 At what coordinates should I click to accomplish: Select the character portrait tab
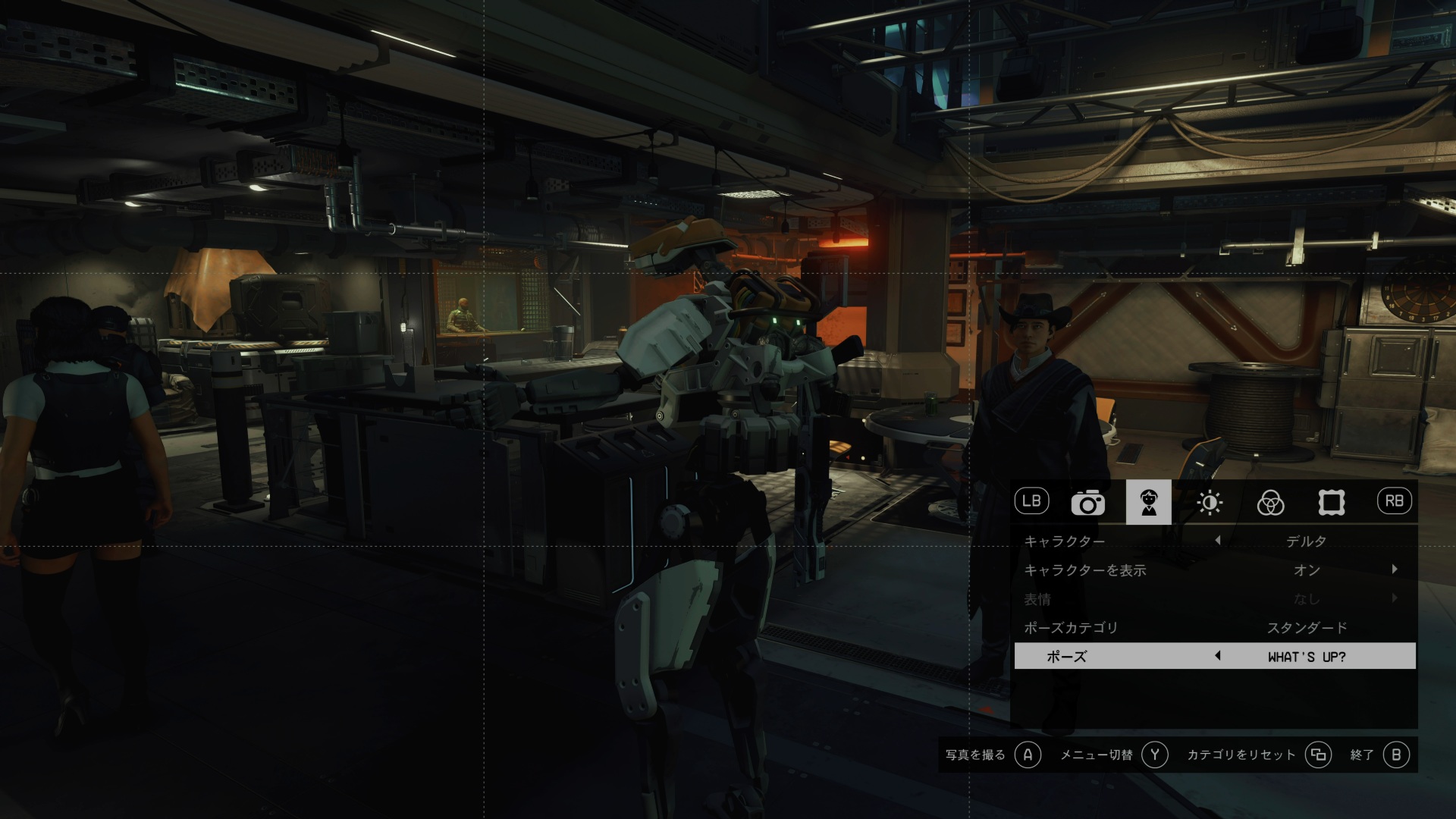pyautogui.click(x=1148, y=502)
